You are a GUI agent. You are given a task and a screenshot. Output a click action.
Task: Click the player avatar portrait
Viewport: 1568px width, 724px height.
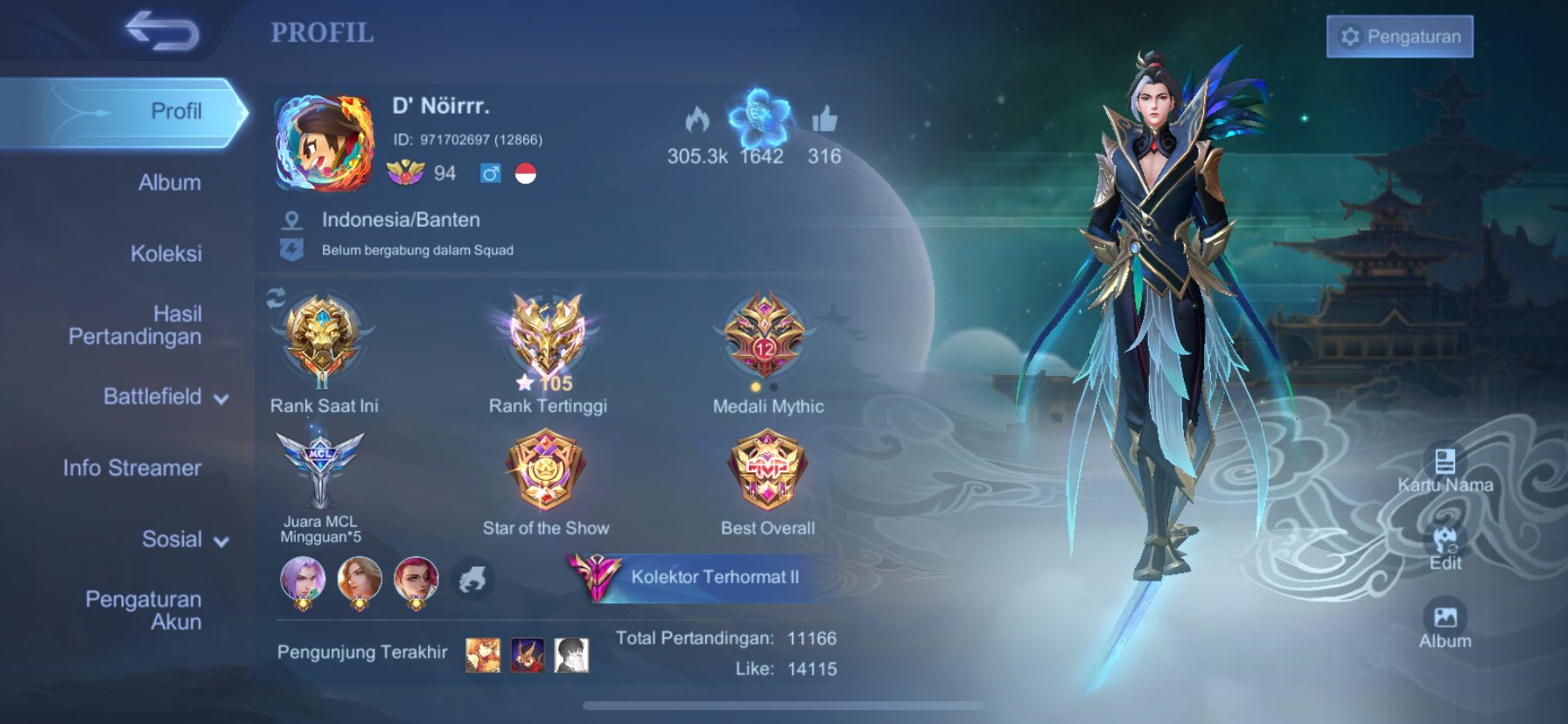(x=325, y=143)
